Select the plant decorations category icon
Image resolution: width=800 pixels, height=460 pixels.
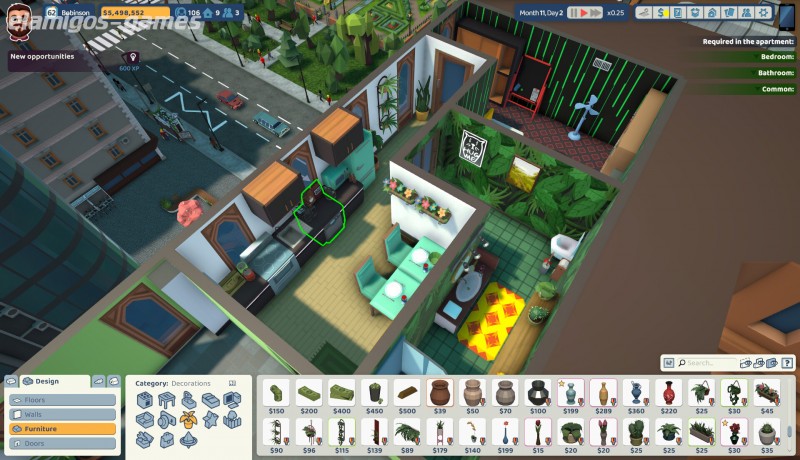[188, 418]
